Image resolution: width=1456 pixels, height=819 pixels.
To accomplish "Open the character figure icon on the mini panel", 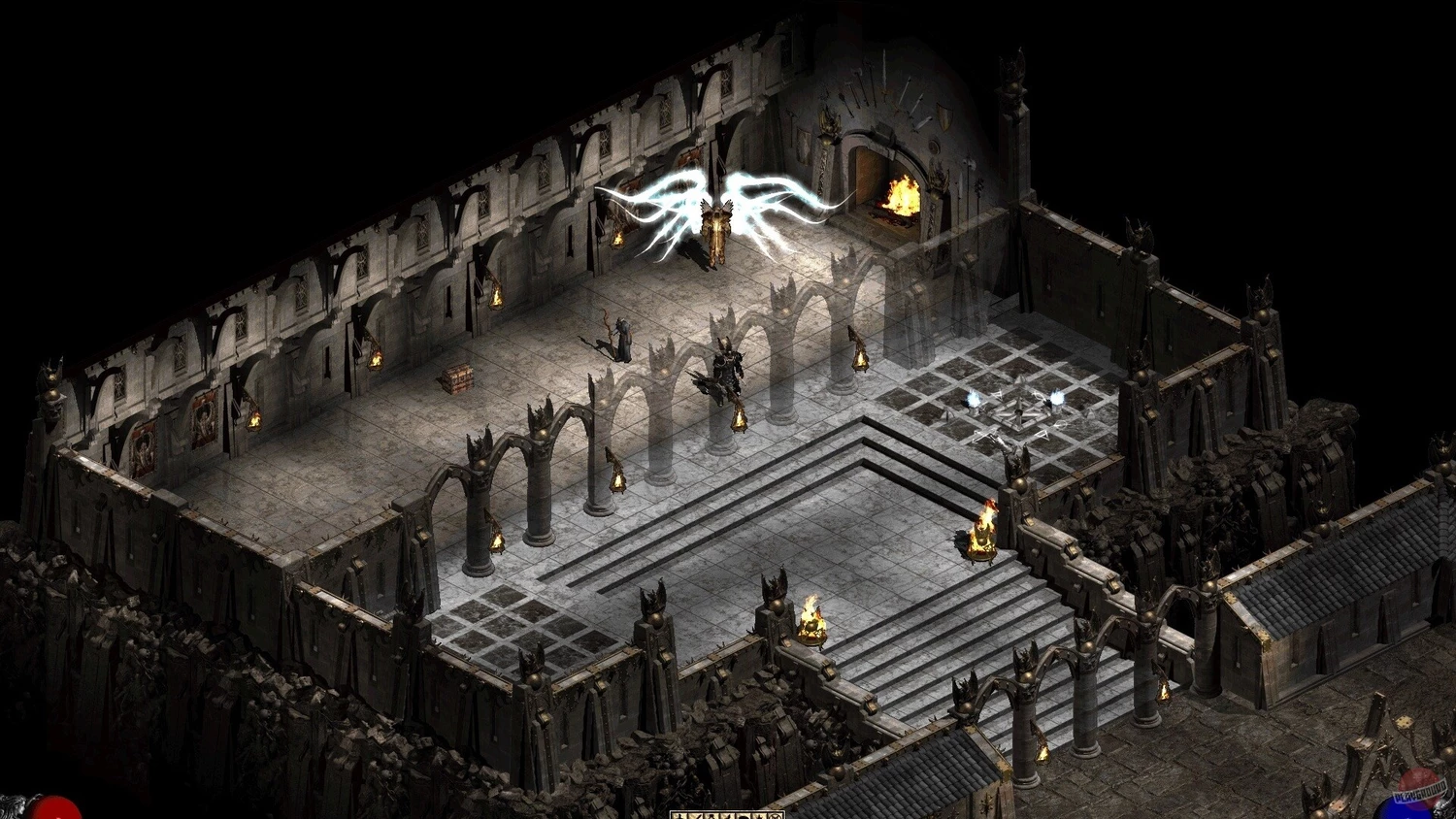I will tap(679, 816).
